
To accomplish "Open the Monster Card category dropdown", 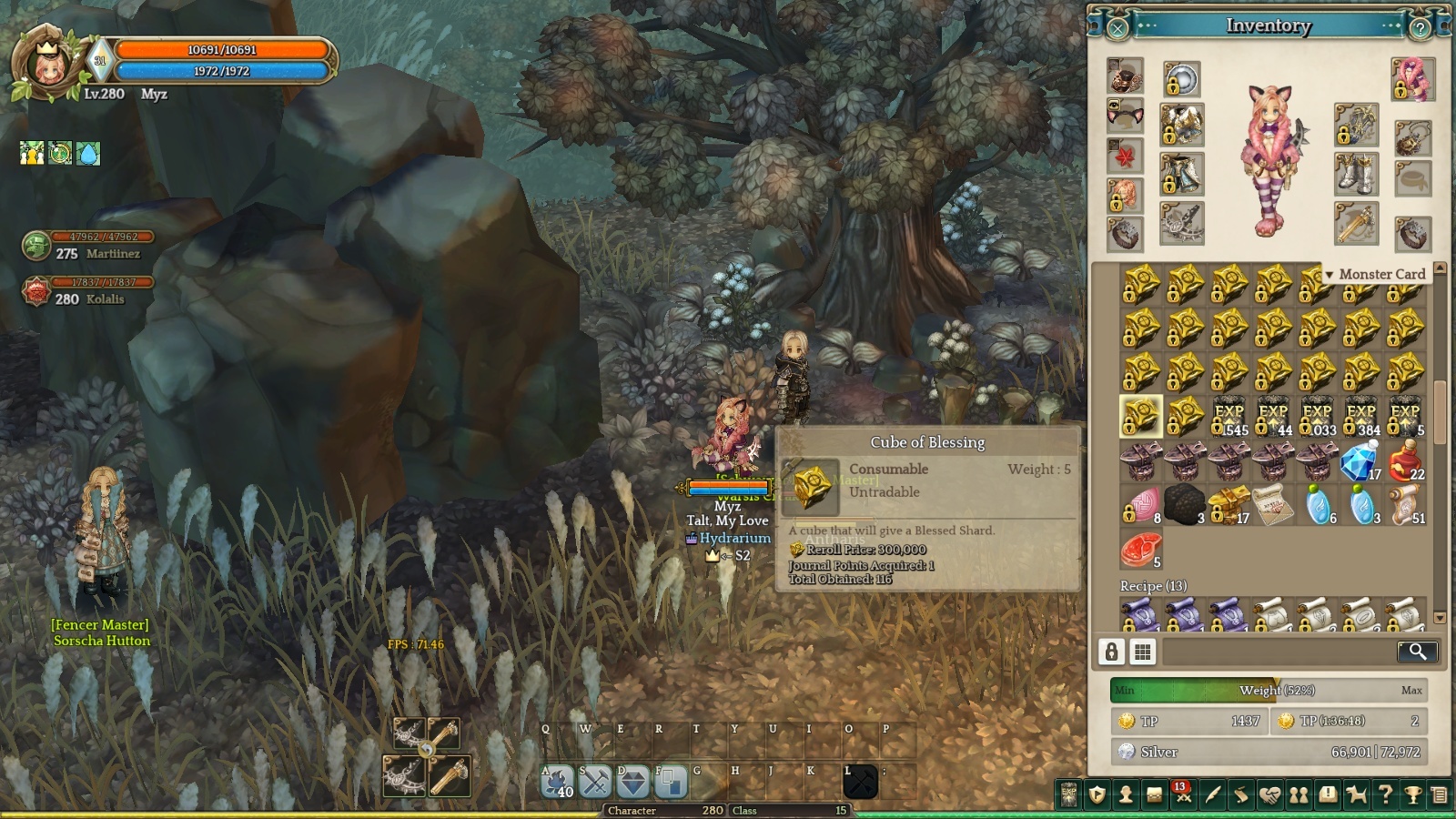I will click(1375, 274).
